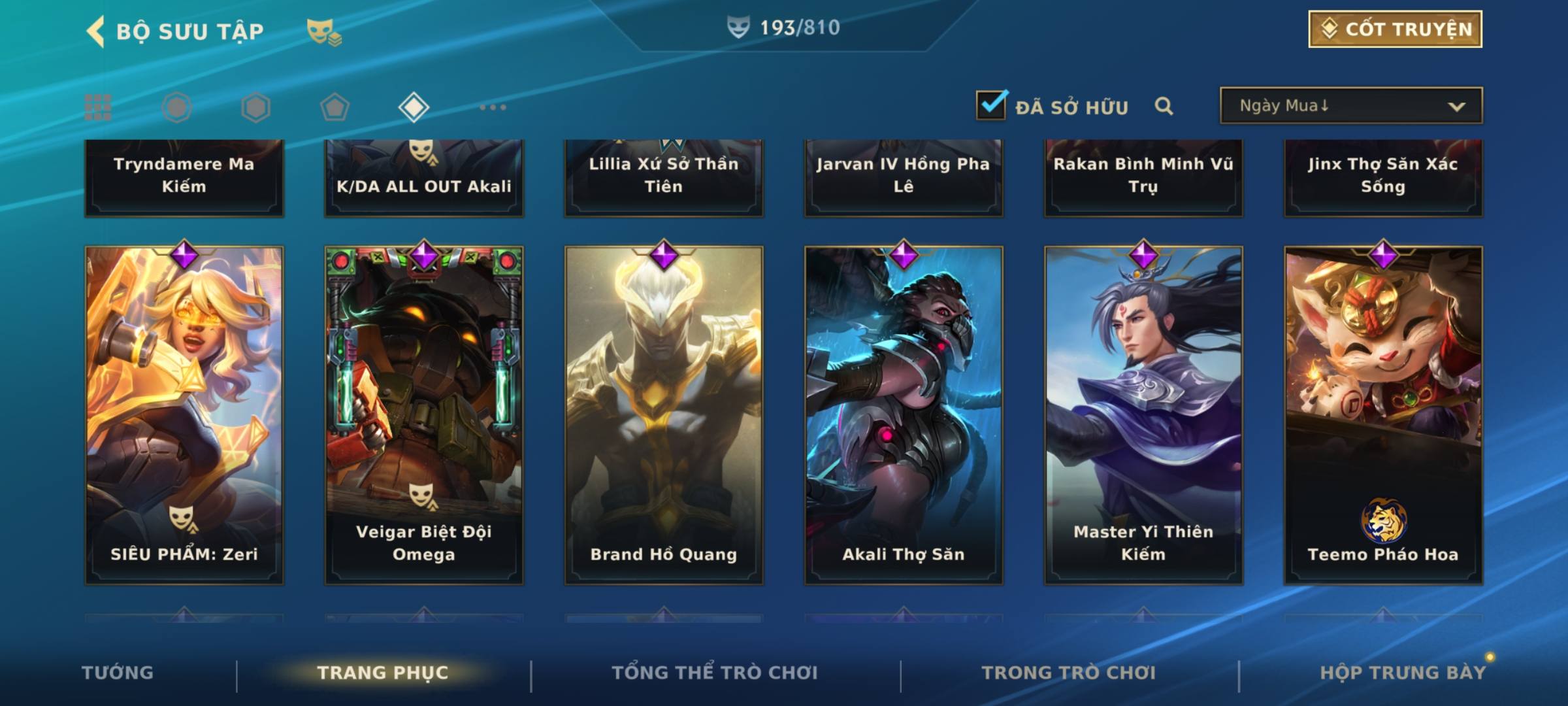1568x706 pixels.
Task: Open Veigar Biệt Đội Omega skin
Action: [424, 415]
